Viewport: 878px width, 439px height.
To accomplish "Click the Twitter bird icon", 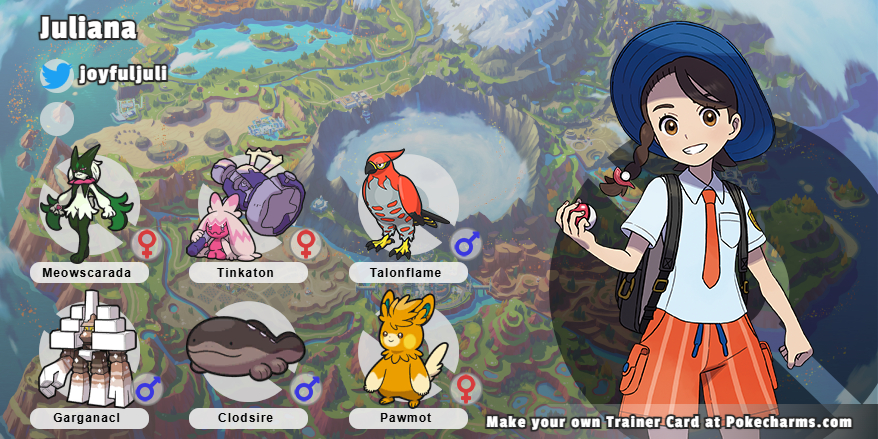I will tap(56, 75).
